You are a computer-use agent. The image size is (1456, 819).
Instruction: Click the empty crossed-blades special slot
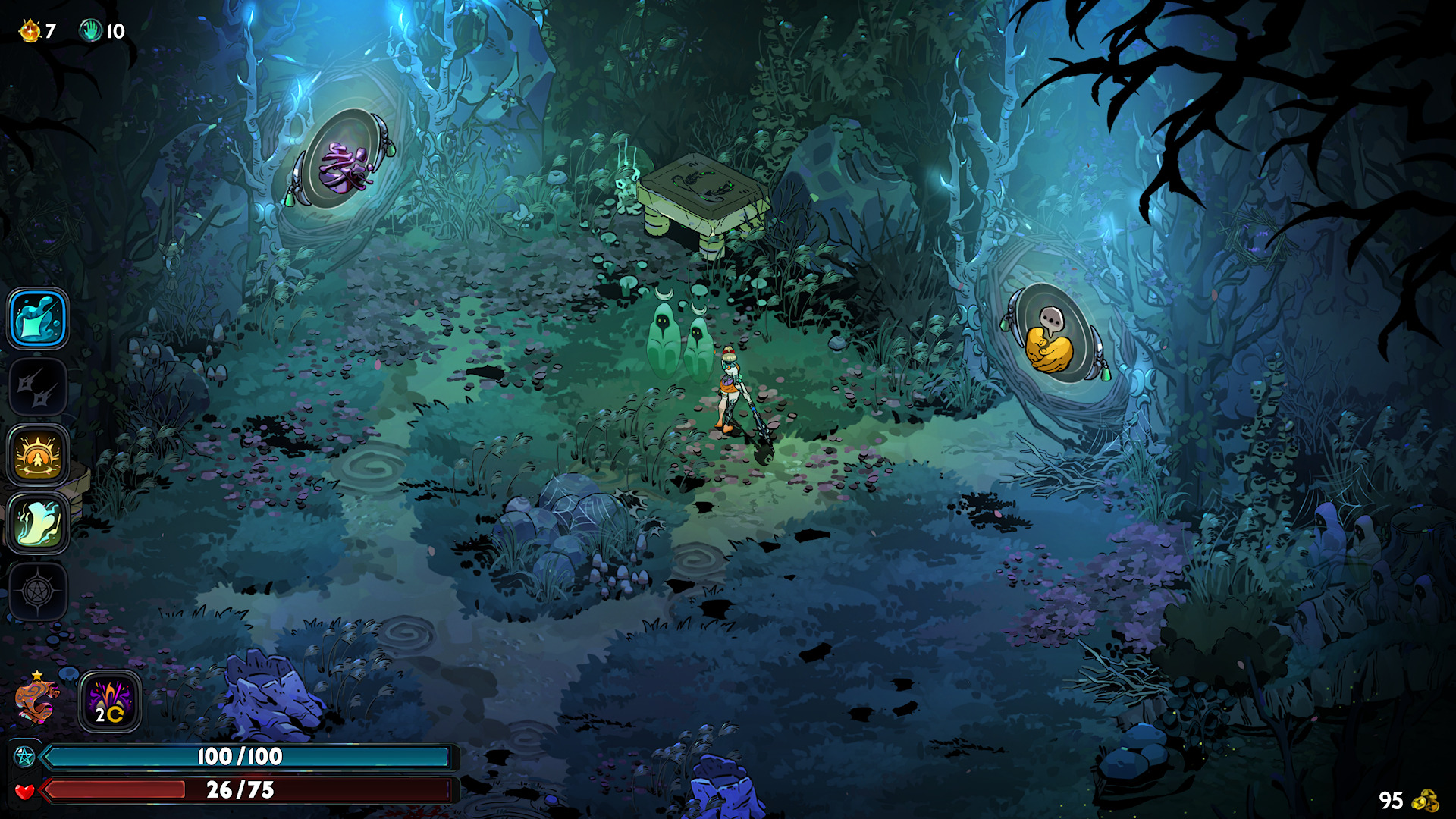[38, 388]
